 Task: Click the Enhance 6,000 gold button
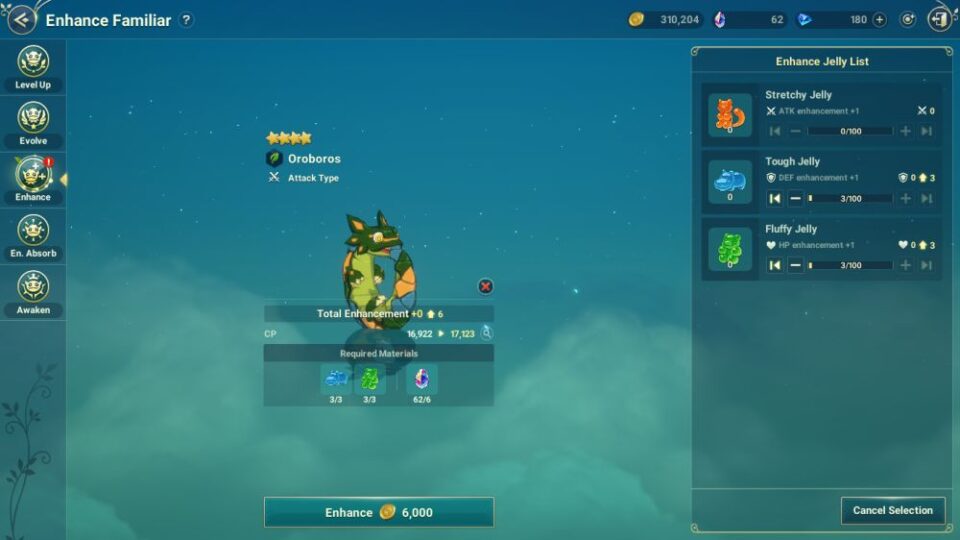click(378, 512)
